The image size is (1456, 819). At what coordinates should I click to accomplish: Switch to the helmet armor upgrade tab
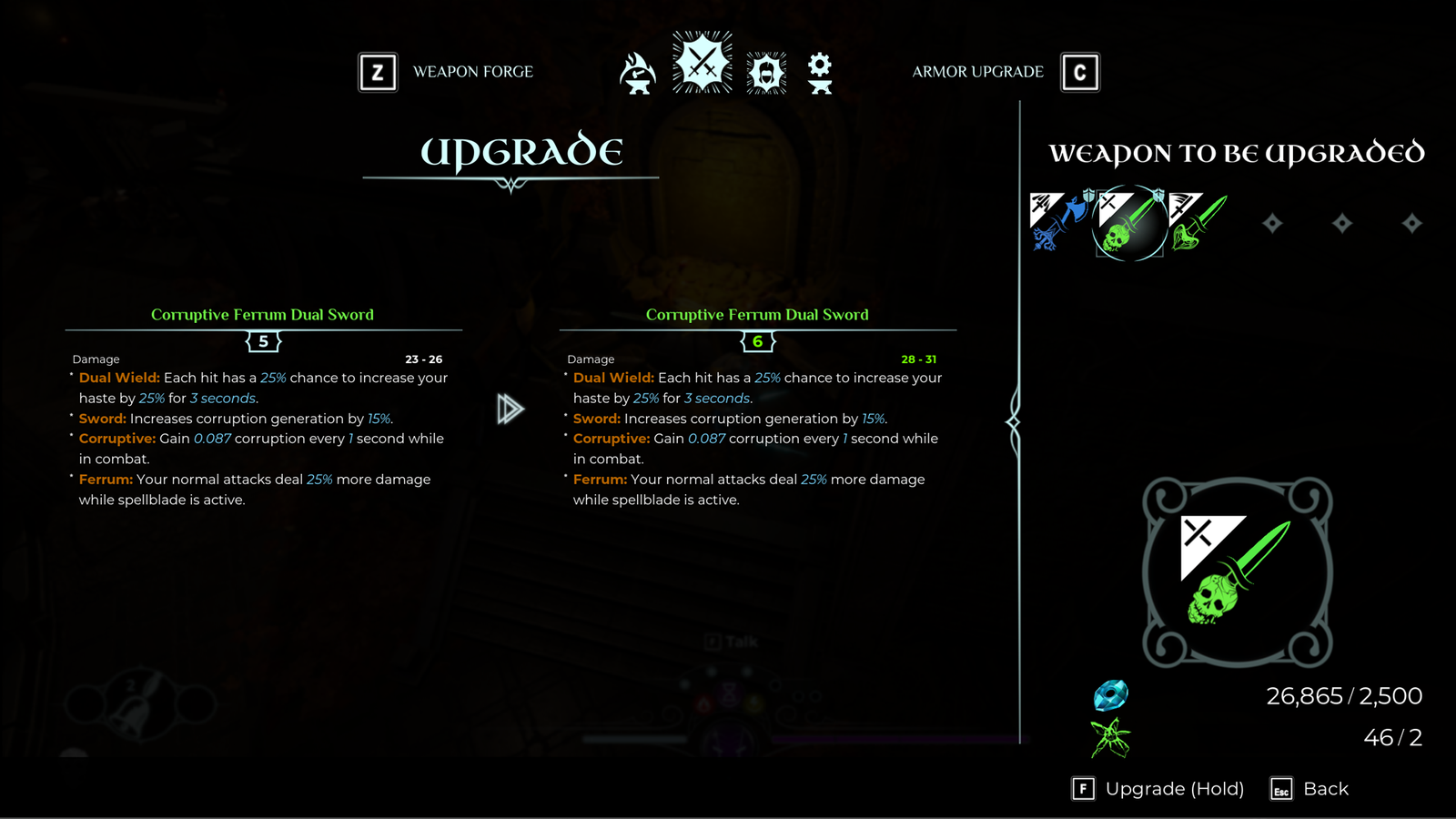[766, 73]
